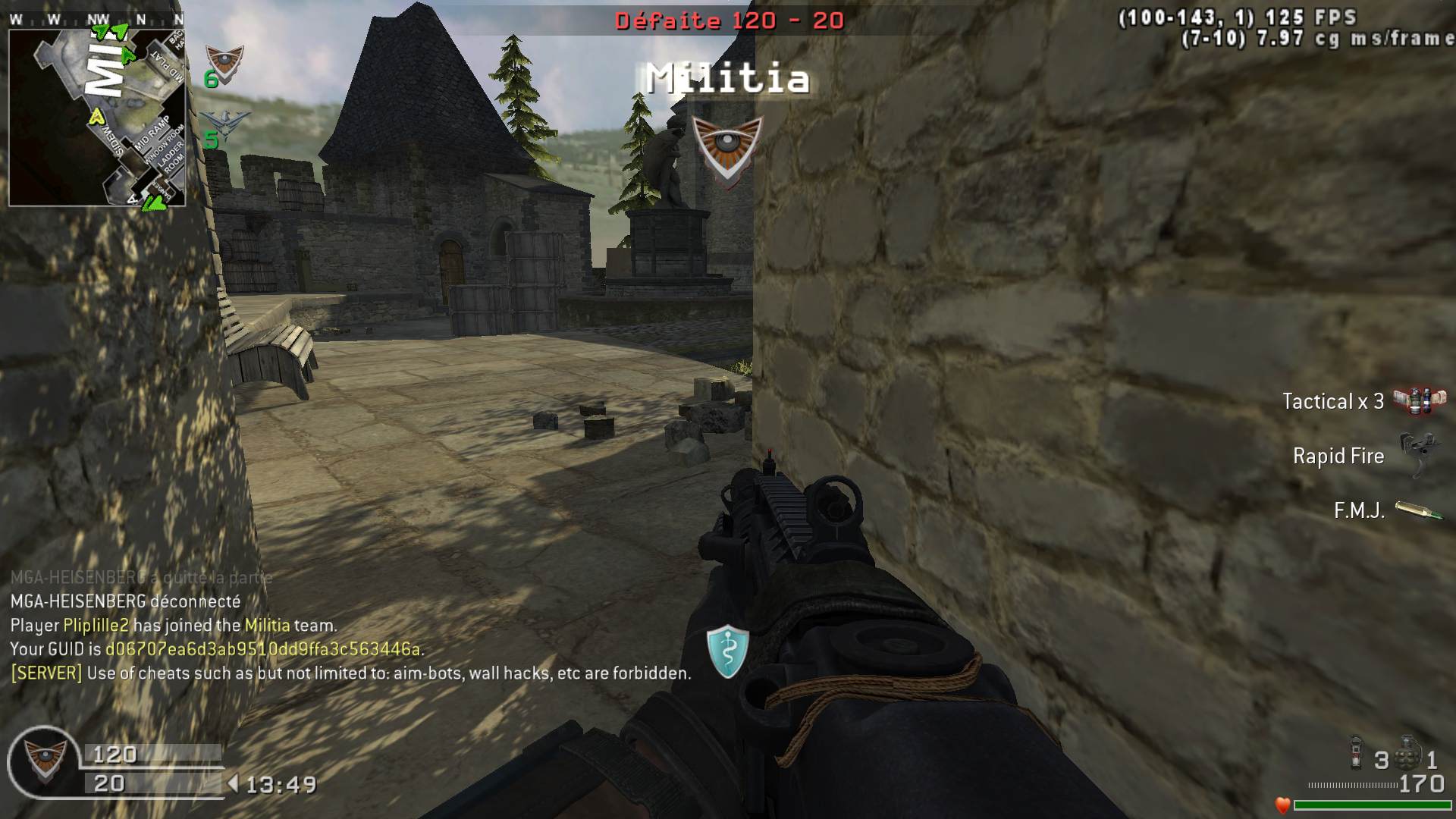Select the frag grenade icon
The height and width of the screenshot is (819, 1456).
pyautogui.click(x=1408, y=755)
